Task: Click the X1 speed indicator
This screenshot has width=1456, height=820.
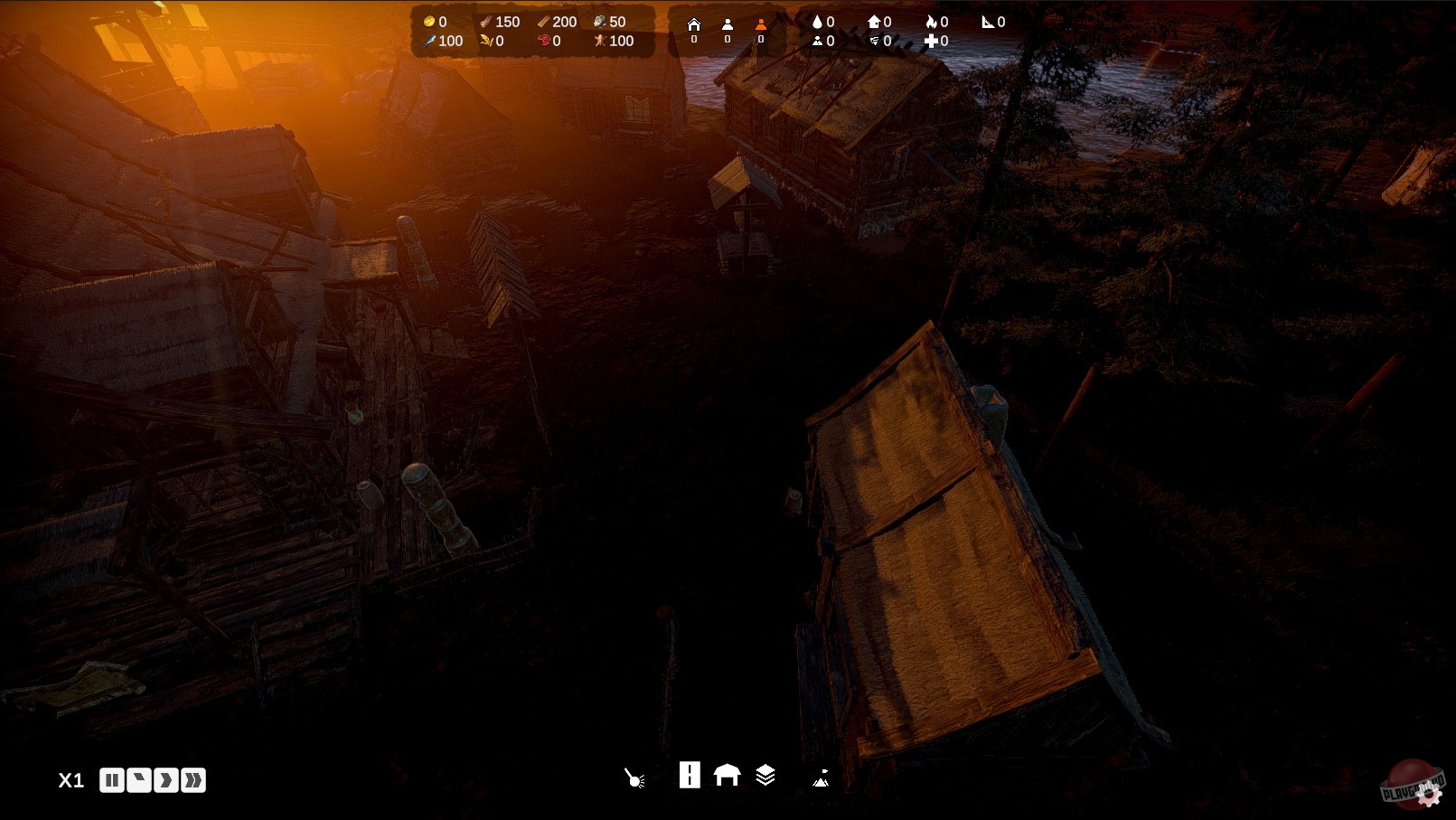Action: coord(70,778)
